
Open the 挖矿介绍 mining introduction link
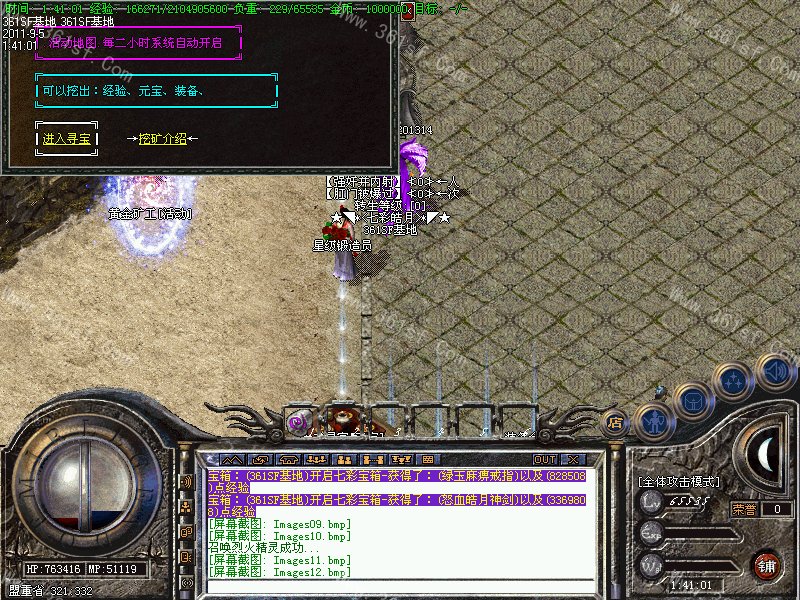[162, 139]
